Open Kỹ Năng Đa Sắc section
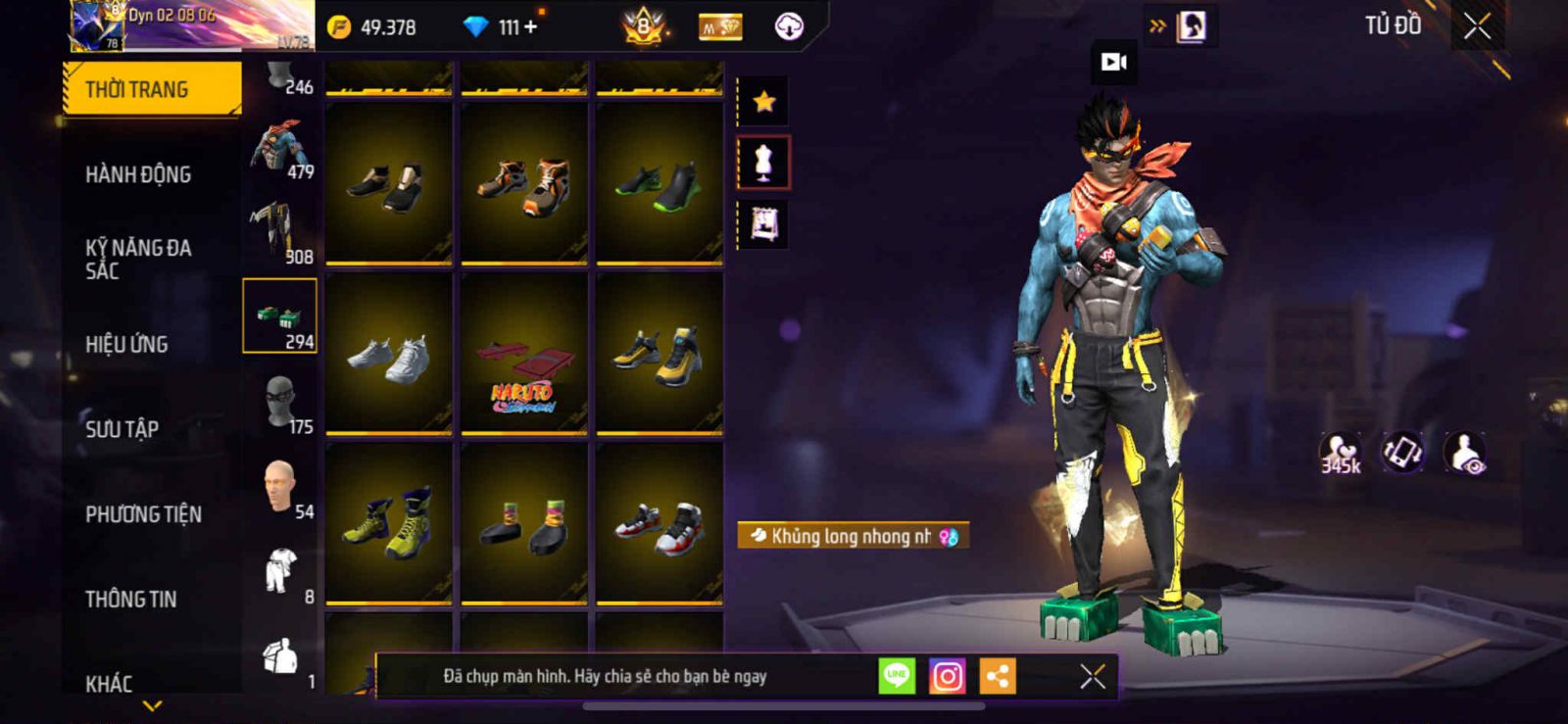The image size is (1568, 724). tap(138, 259)
